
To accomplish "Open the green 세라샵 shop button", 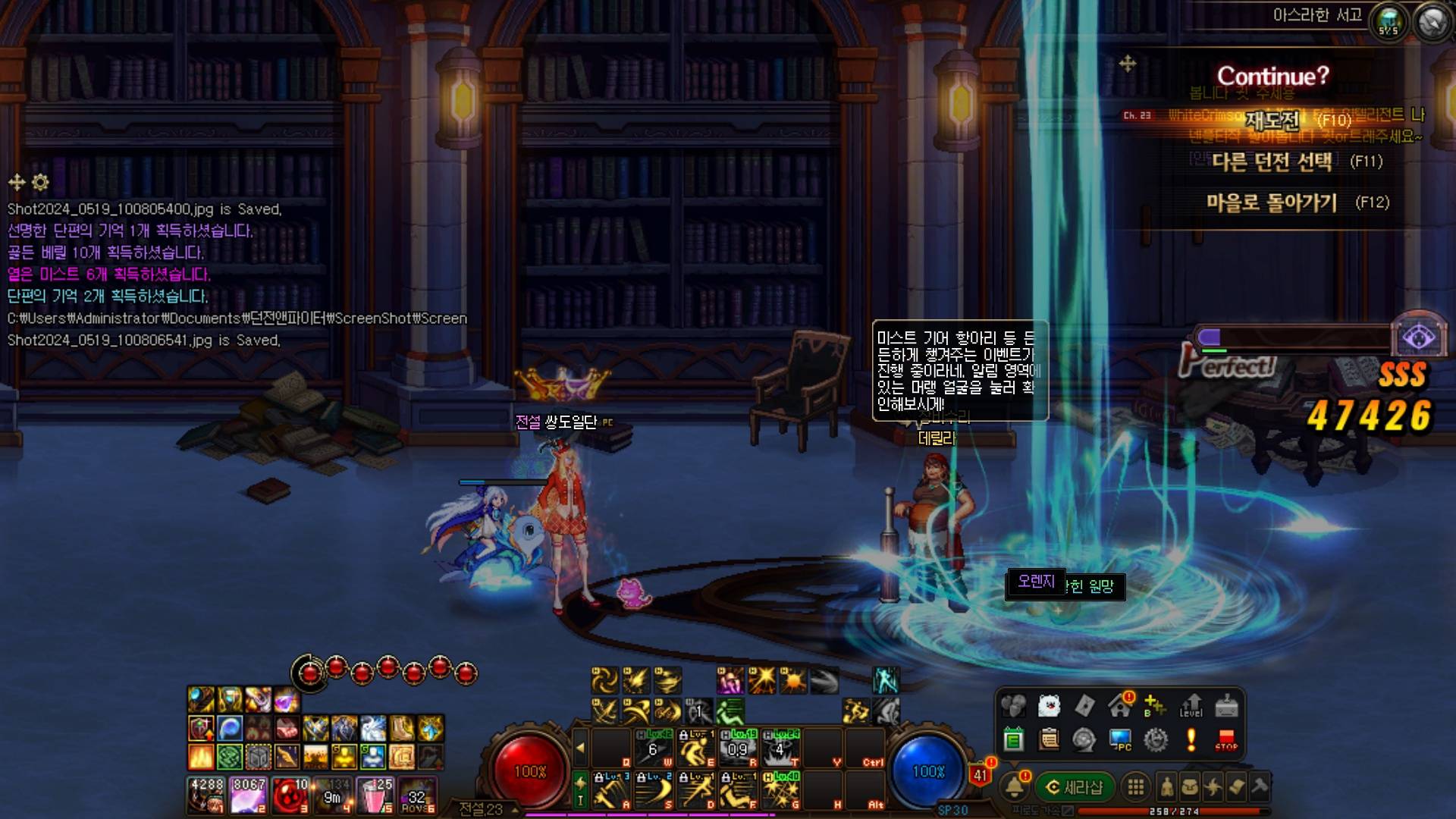I will click(1075, 787).
